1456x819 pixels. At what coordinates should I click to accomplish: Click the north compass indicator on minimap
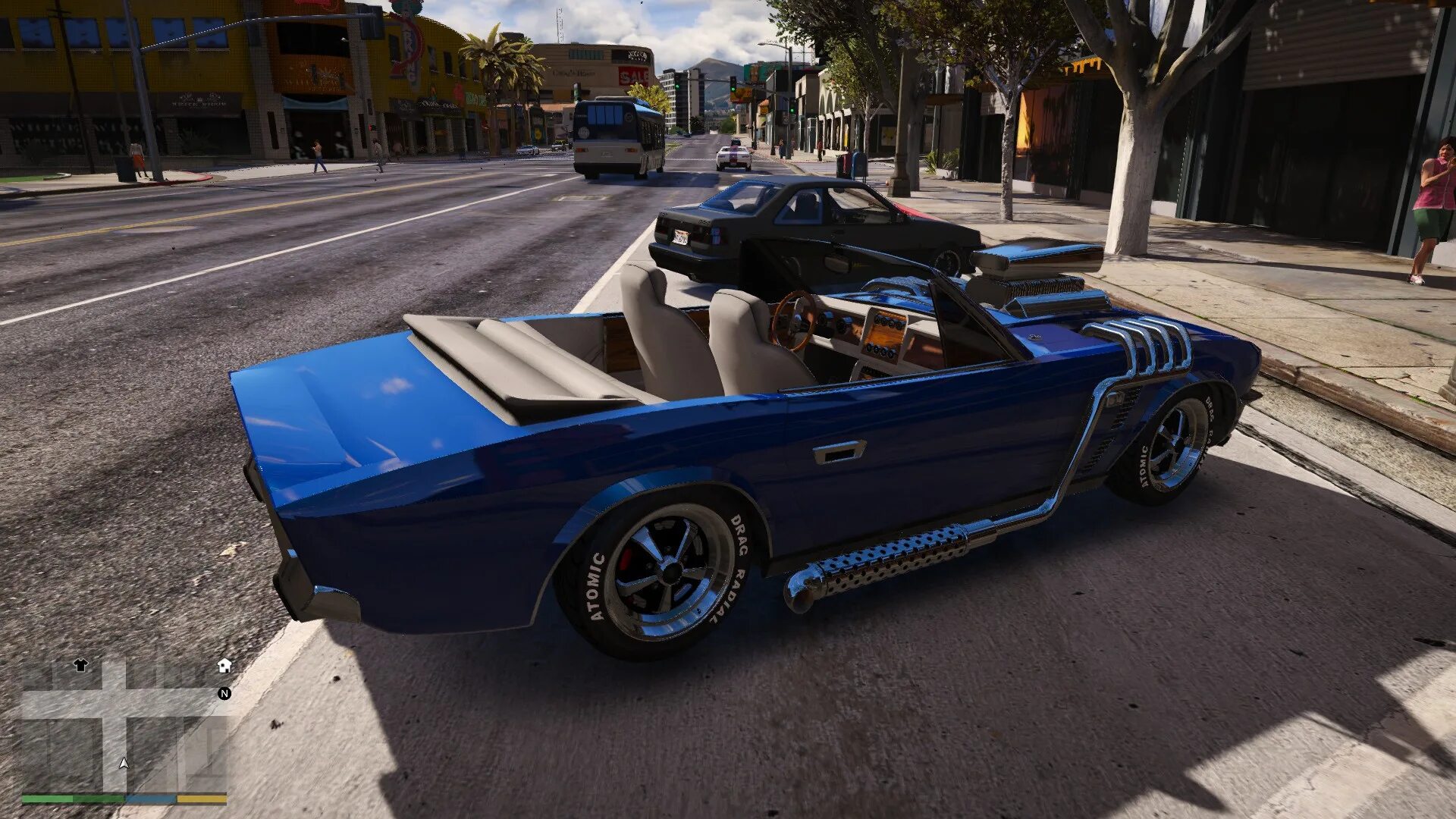[224, 693]
